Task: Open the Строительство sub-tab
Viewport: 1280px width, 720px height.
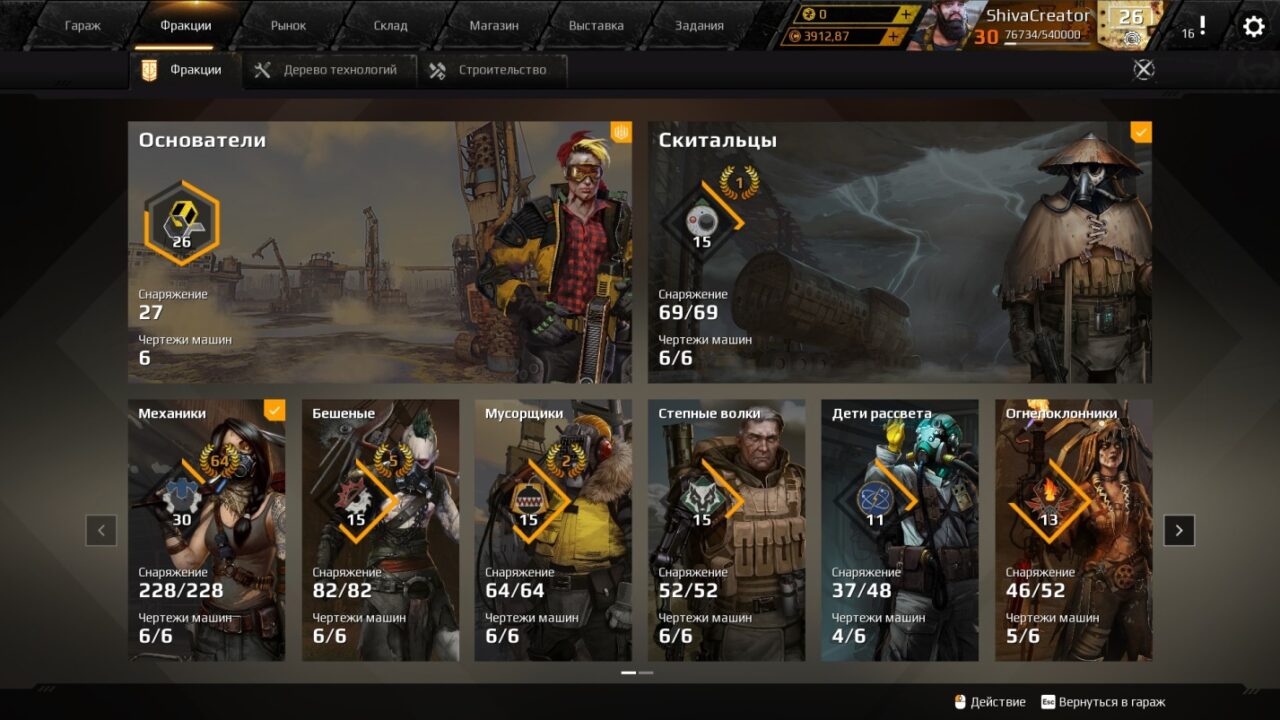Action: (x=489, y=70)
